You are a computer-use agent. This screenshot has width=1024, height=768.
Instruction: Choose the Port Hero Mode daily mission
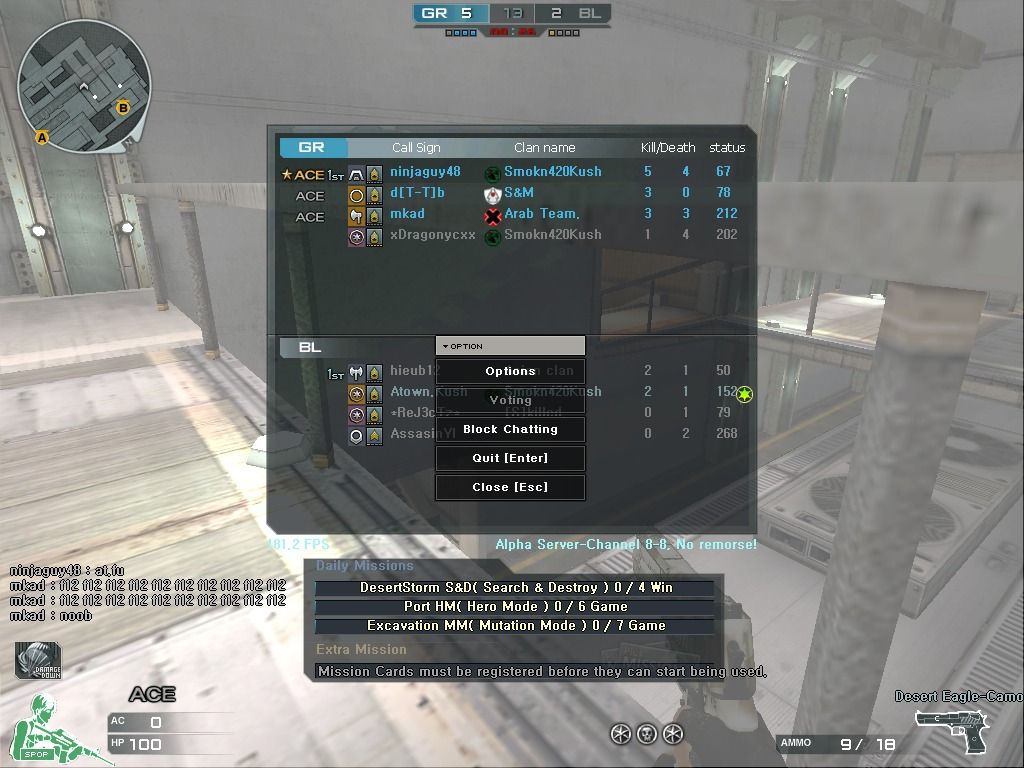pos(515,607)
